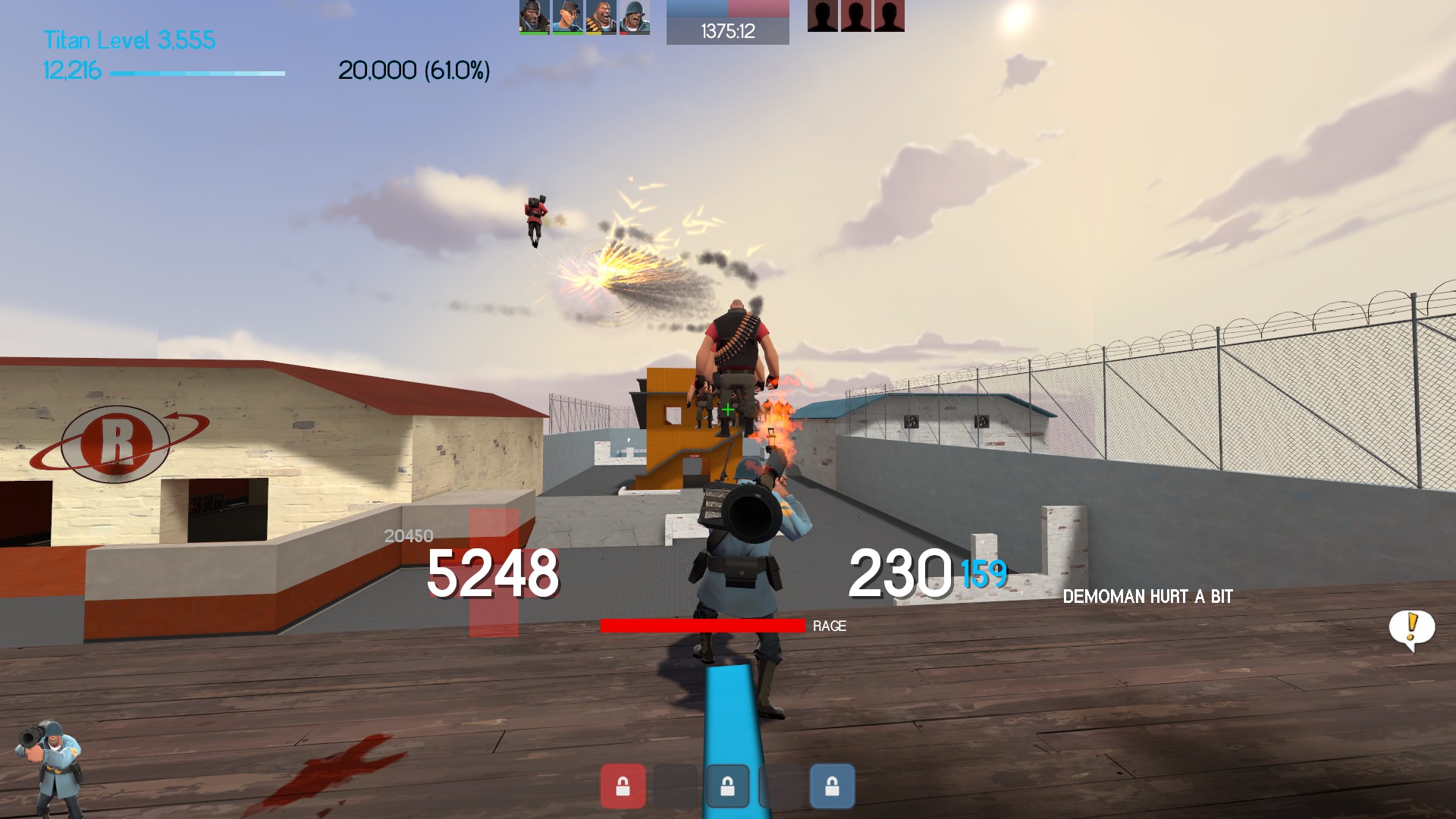Open the exclamation mark speech bubble alert
1456x819 pixels.
click(1411, 628)
